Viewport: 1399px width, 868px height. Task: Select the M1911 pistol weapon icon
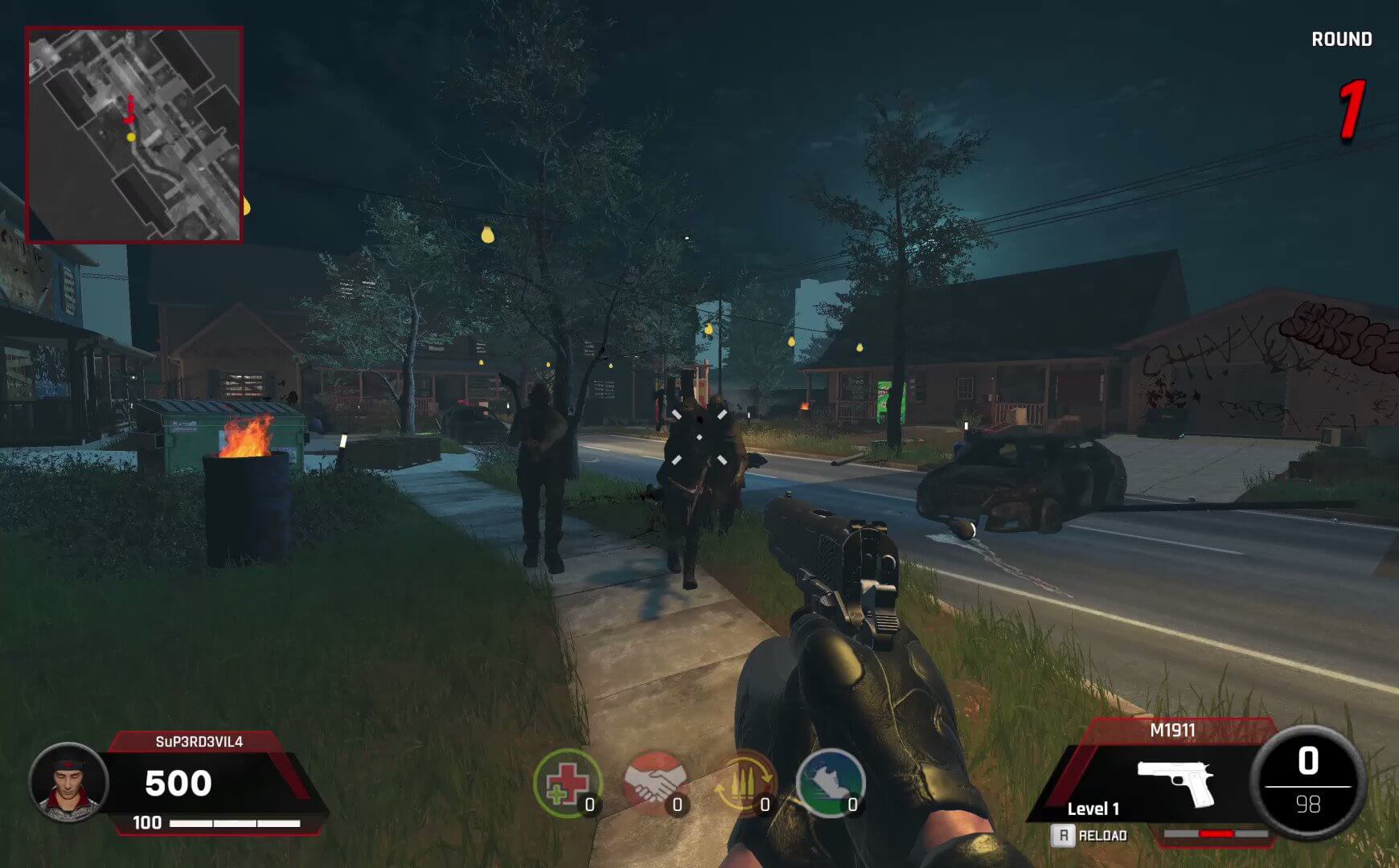(x=1175, y=781)
